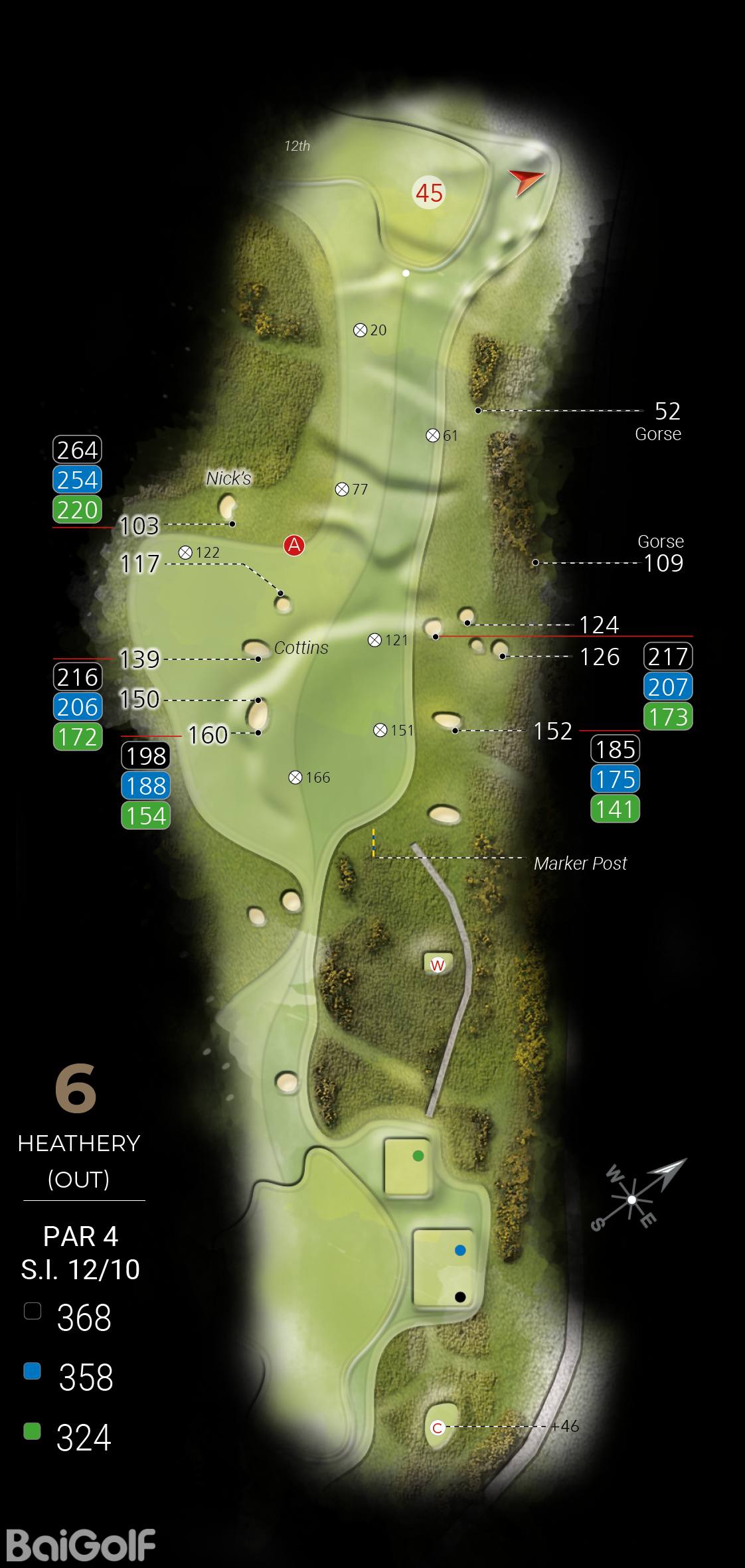Select the red C marker near +46
Viewport: 745px width, 1568px height.
point(438,1427)
